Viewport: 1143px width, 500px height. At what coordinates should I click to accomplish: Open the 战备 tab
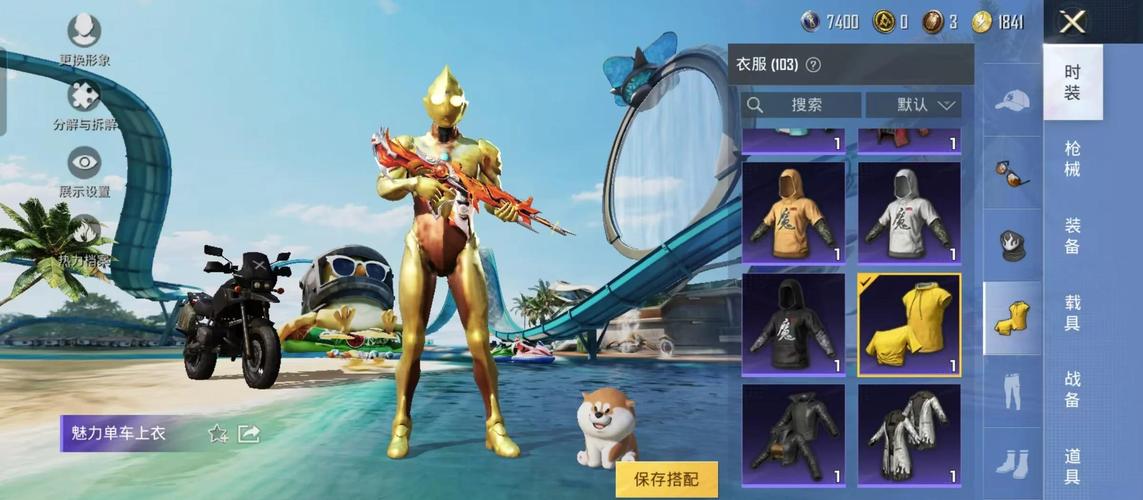tap(1072, 389)
